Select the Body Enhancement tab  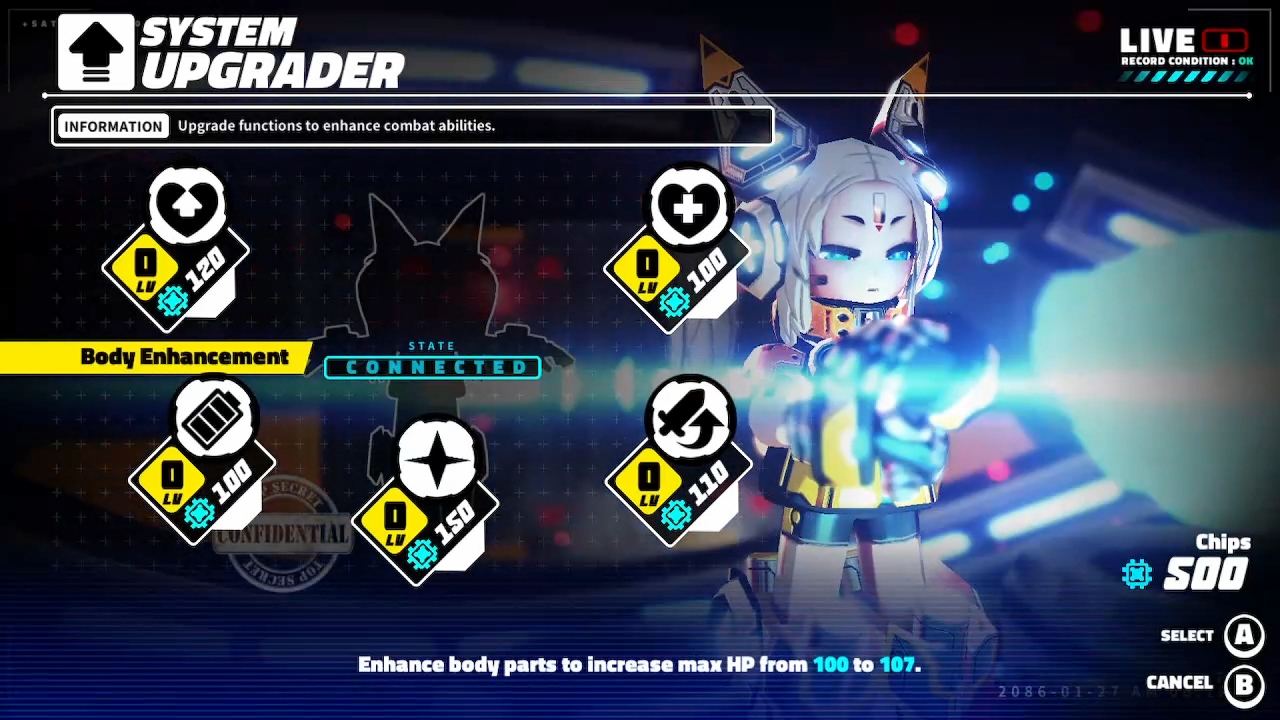pos(184,357)
